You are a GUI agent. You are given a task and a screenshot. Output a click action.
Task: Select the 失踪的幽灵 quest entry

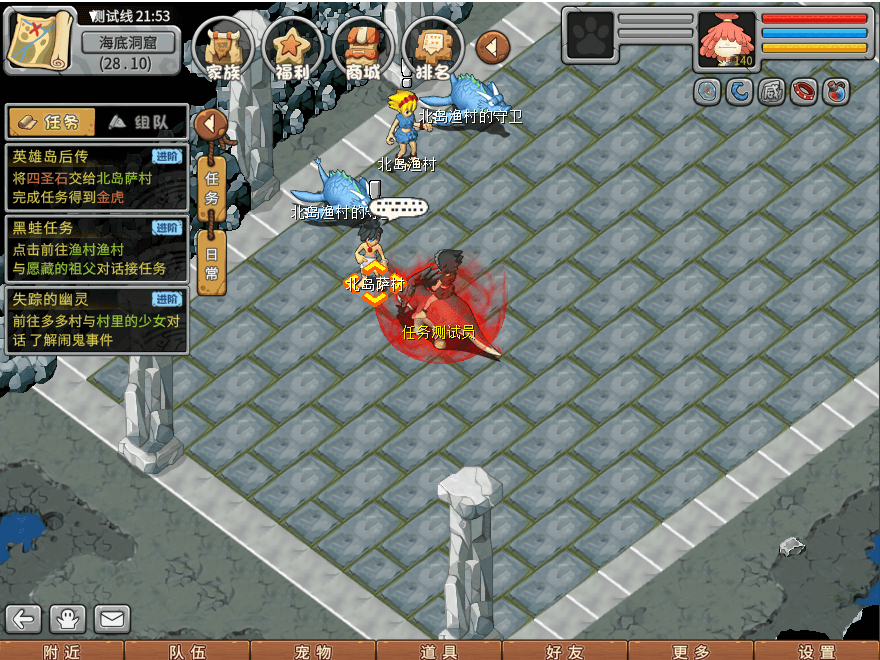point(96,320)
